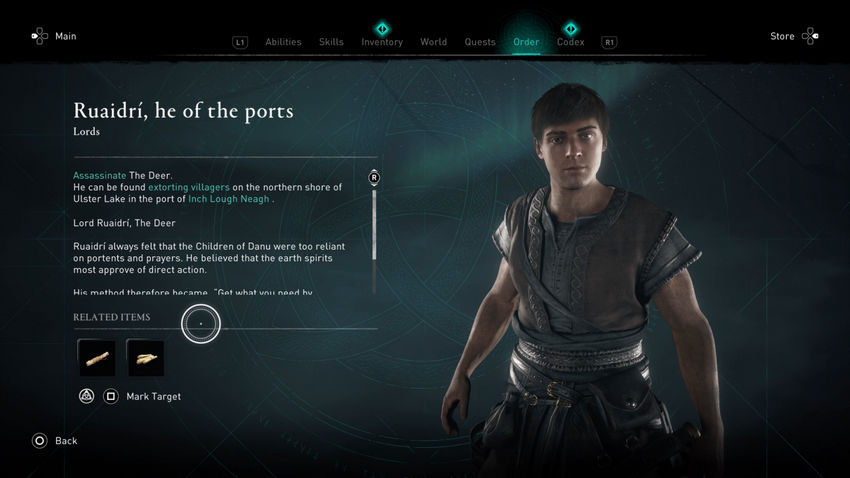Image resolution: width=850 pixels, height=478 pixels.
Task: Mark Target Ruaidrí
Action: click(x=152, y=397)
